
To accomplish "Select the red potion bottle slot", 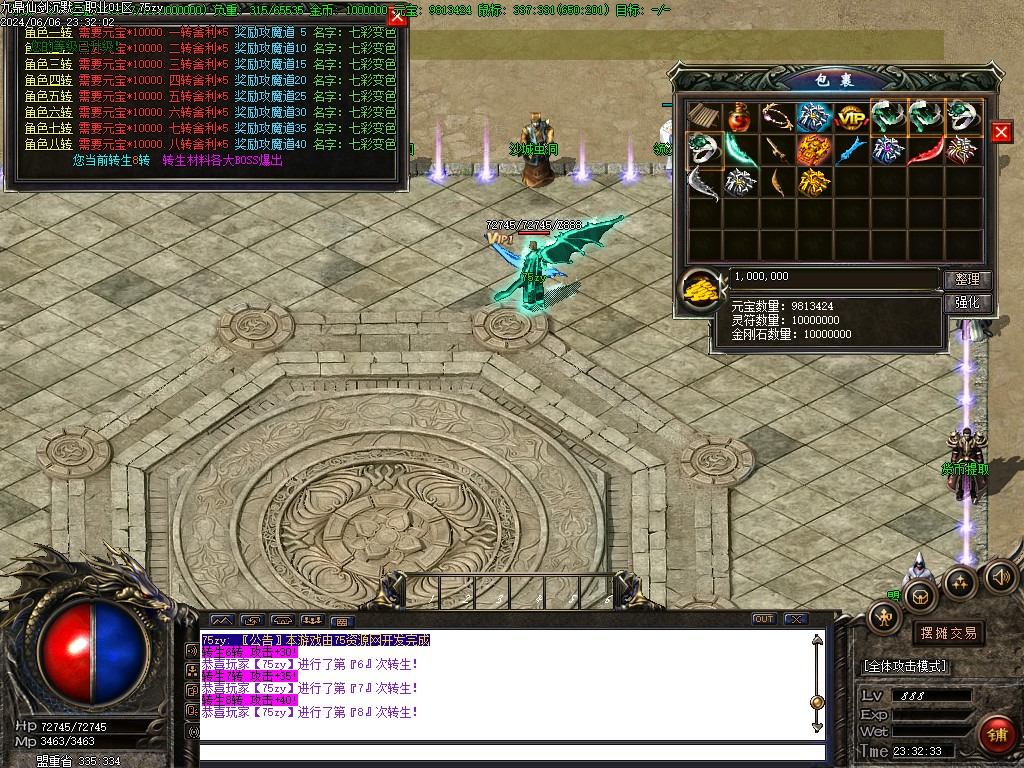I will click(740, 117).
